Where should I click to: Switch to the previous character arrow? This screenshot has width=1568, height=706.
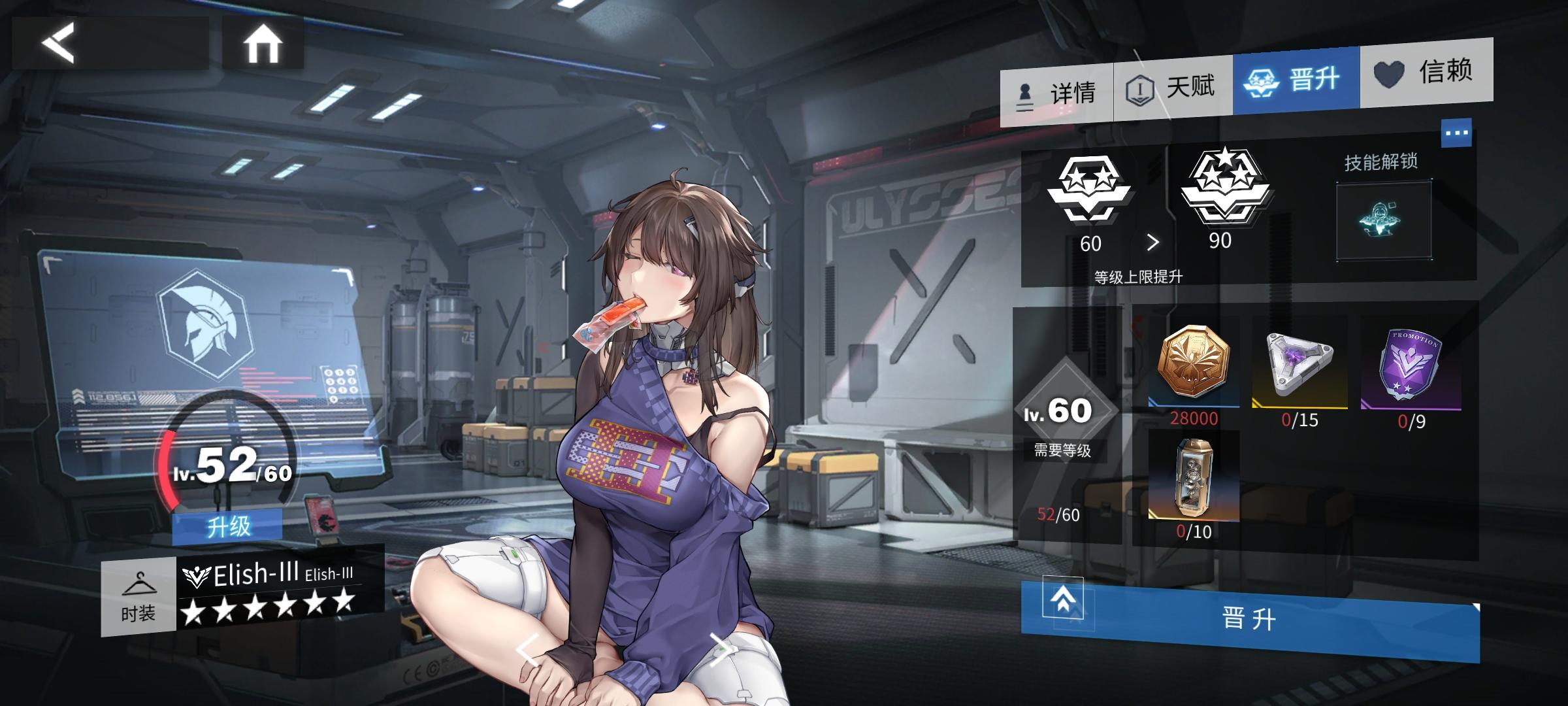click(529, 650)
